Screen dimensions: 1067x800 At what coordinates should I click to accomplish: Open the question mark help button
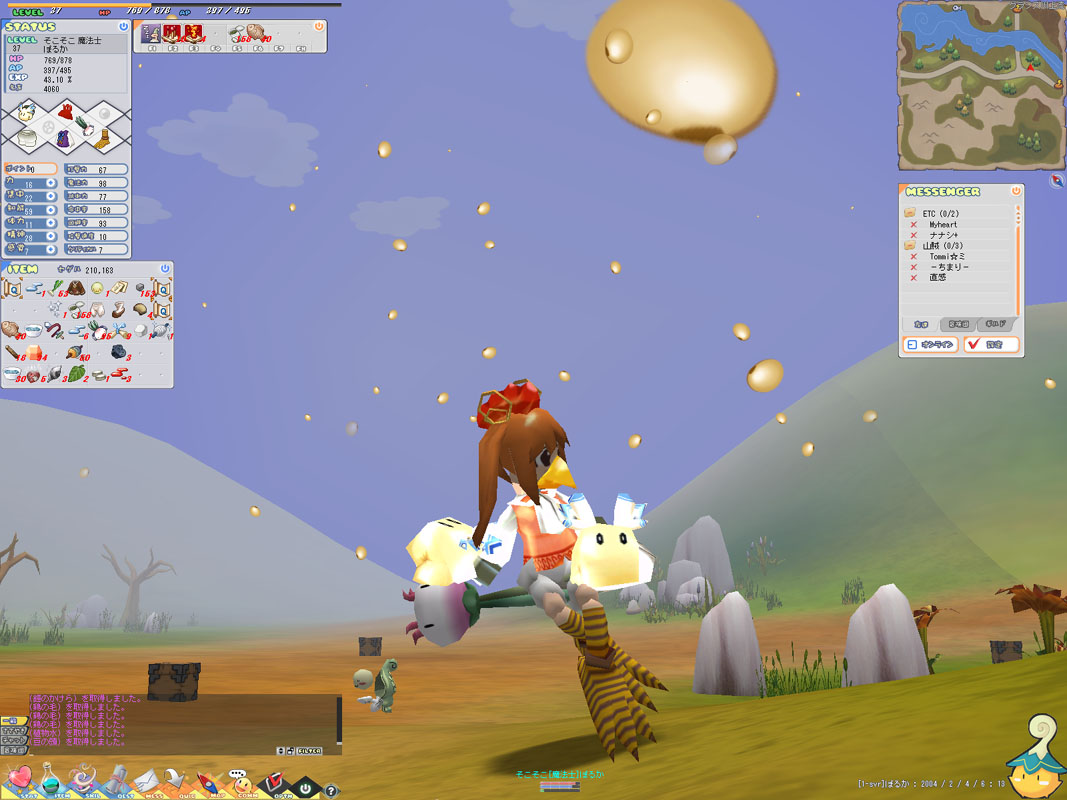(x=331, y=790)
